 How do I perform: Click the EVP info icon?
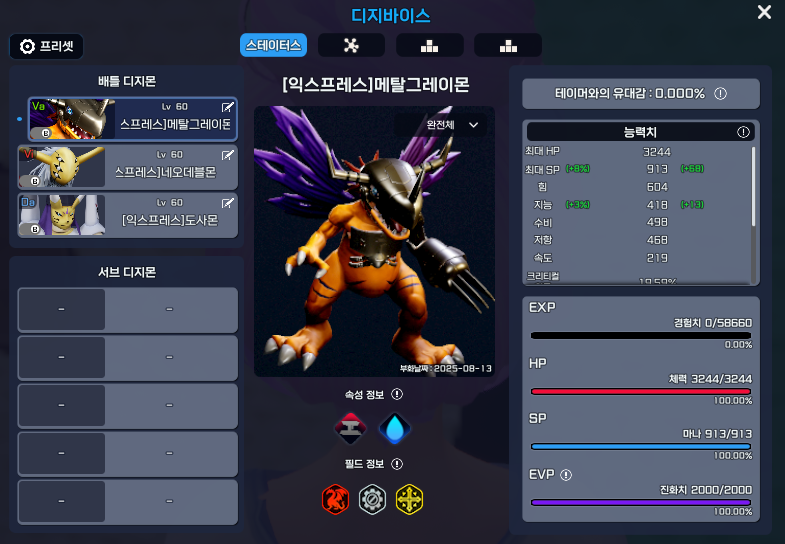566,475
